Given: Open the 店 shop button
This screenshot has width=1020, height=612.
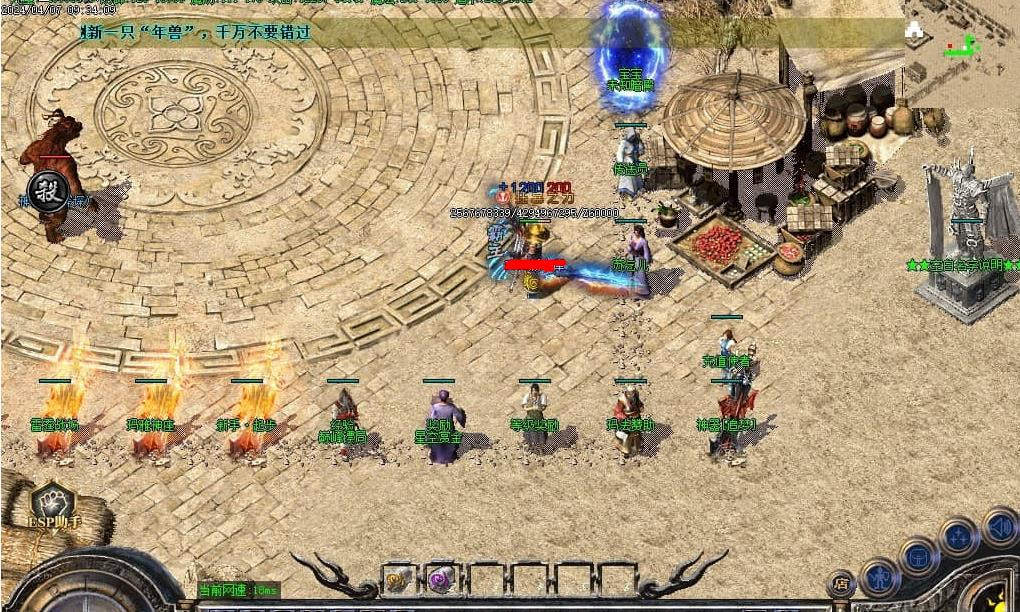Looking at the screenshot, I should click(841, 583).
